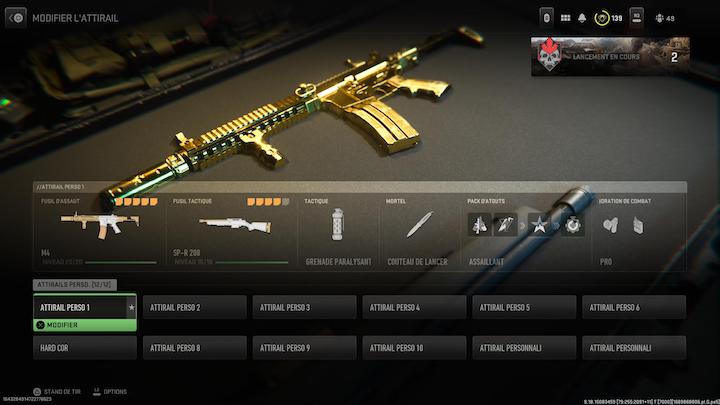Click the green Modifier button

click(x=84, y=325)
